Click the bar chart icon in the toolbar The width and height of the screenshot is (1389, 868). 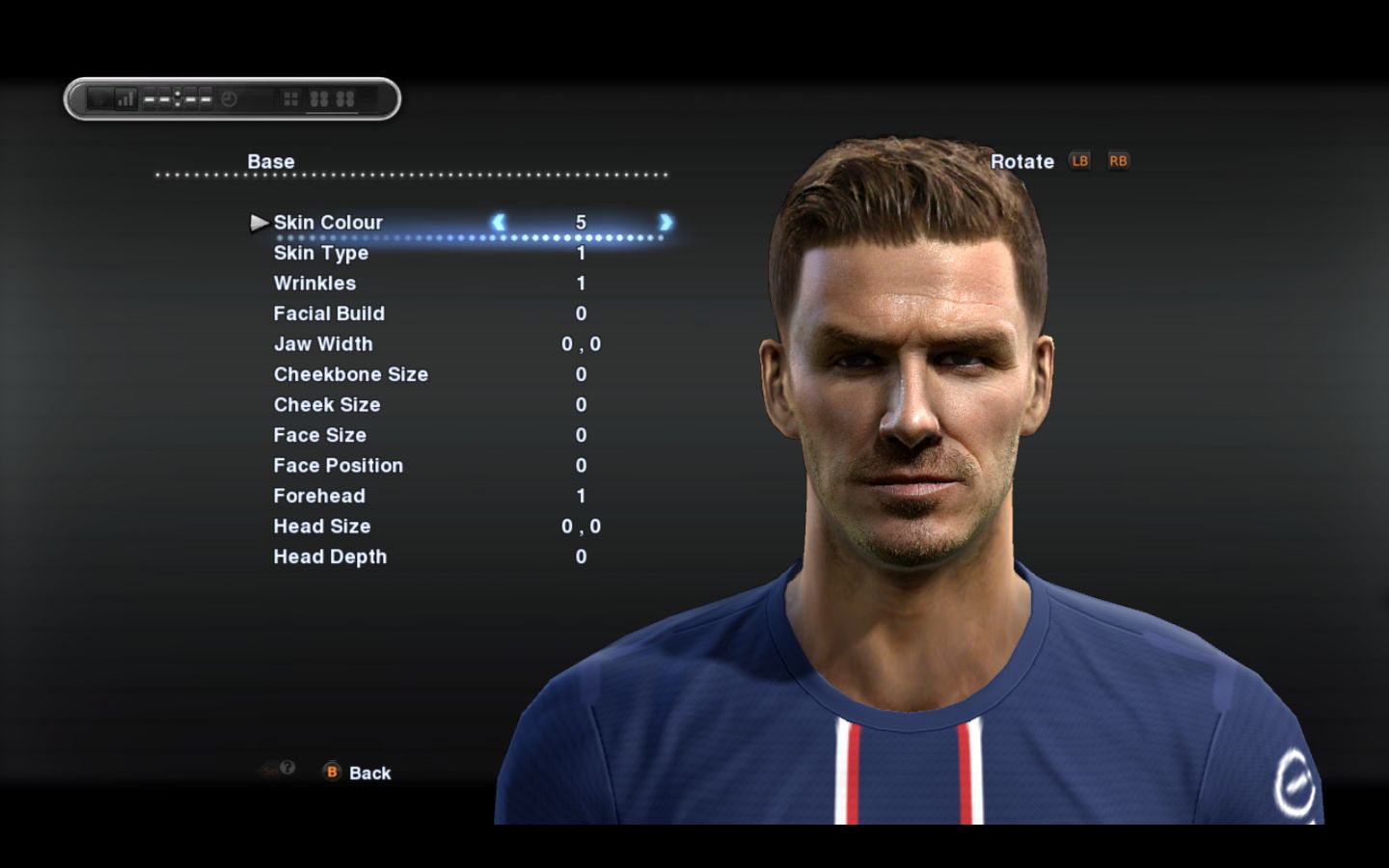126,96
